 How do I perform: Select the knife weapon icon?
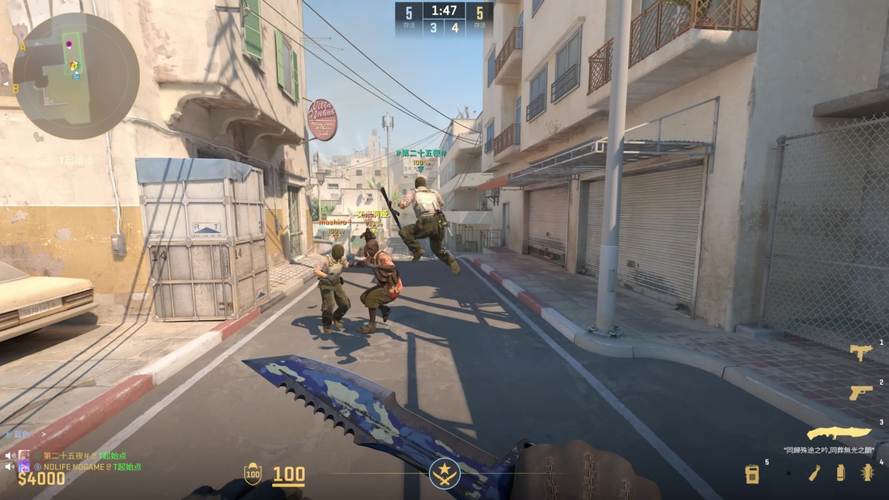click(x=838, y=433)
